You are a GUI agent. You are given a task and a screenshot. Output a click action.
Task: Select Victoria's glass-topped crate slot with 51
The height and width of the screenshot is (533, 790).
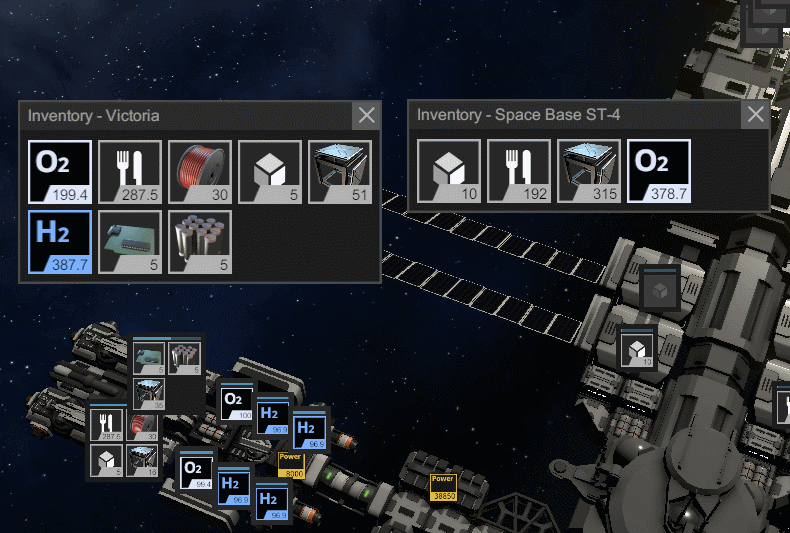click(340, 172)
